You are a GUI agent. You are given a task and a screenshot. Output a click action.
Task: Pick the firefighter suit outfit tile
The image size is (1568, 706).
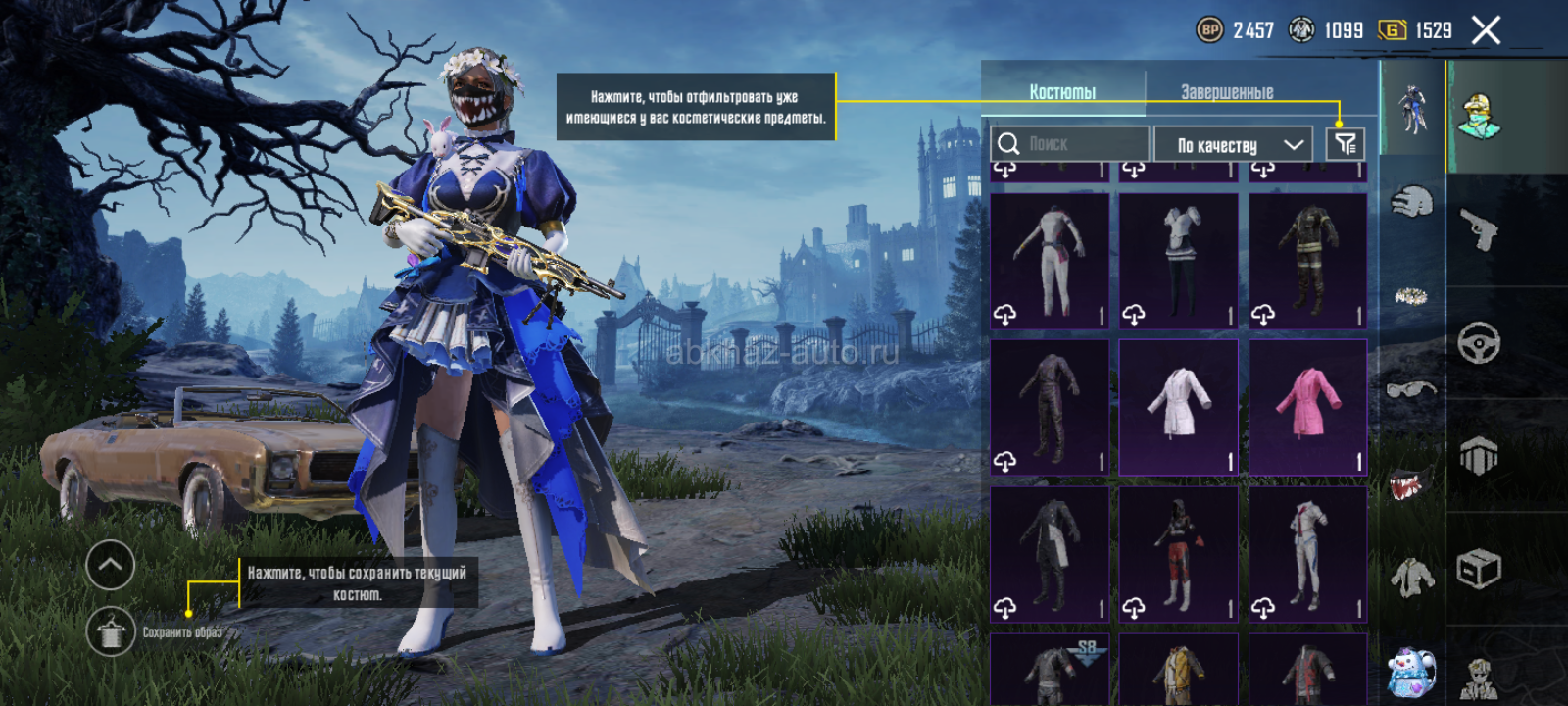pos(1308,260)
